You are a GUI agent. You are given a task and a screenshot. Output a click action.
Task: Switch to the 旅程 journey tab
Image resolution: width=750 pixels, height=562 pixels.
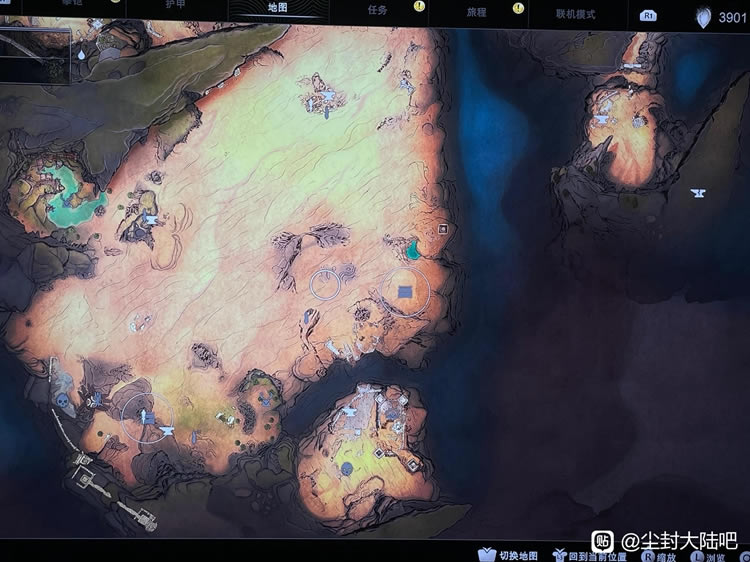point(477,10)
